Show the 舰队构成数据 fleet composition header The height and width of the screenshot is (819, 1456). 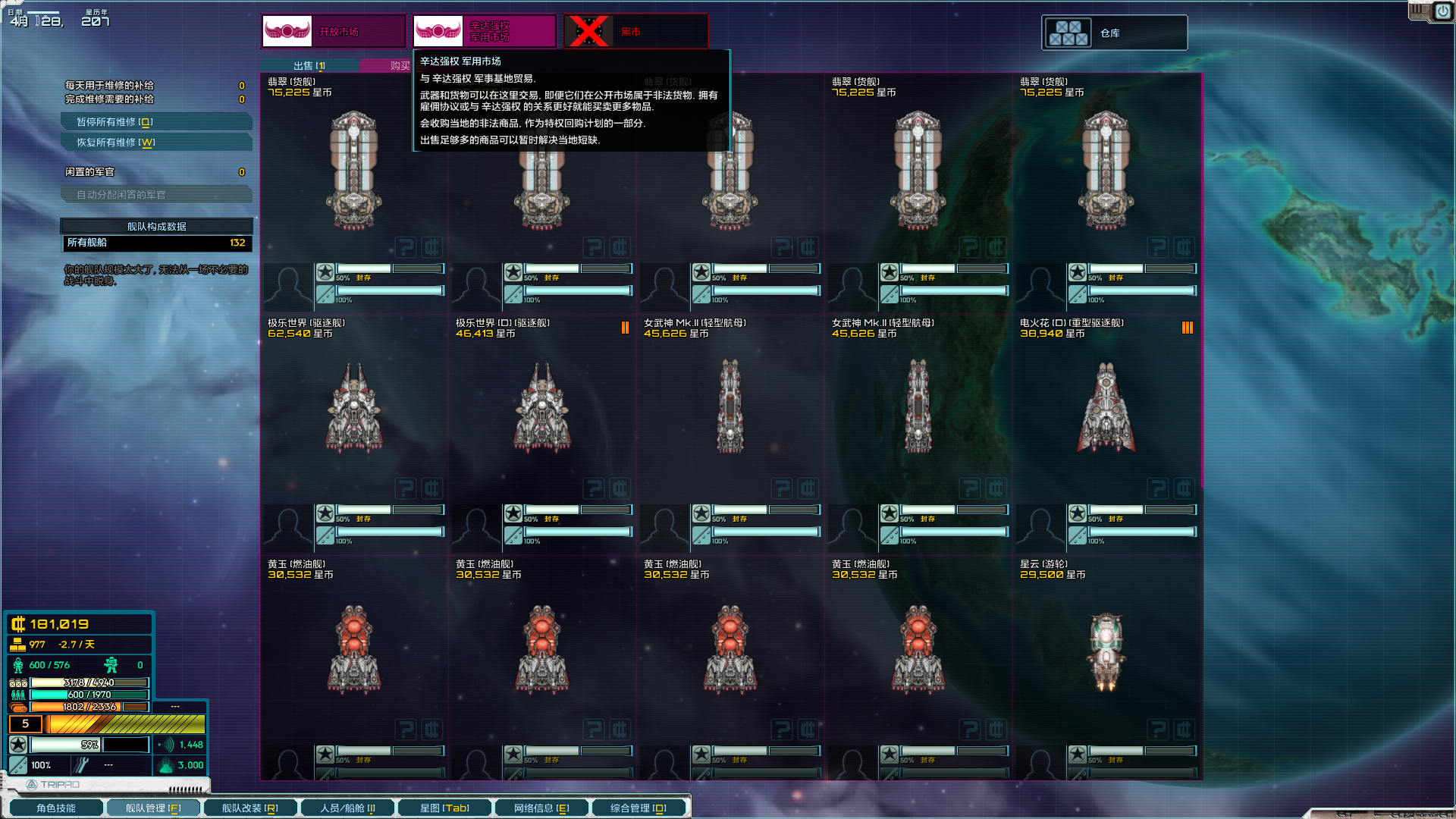156,227
